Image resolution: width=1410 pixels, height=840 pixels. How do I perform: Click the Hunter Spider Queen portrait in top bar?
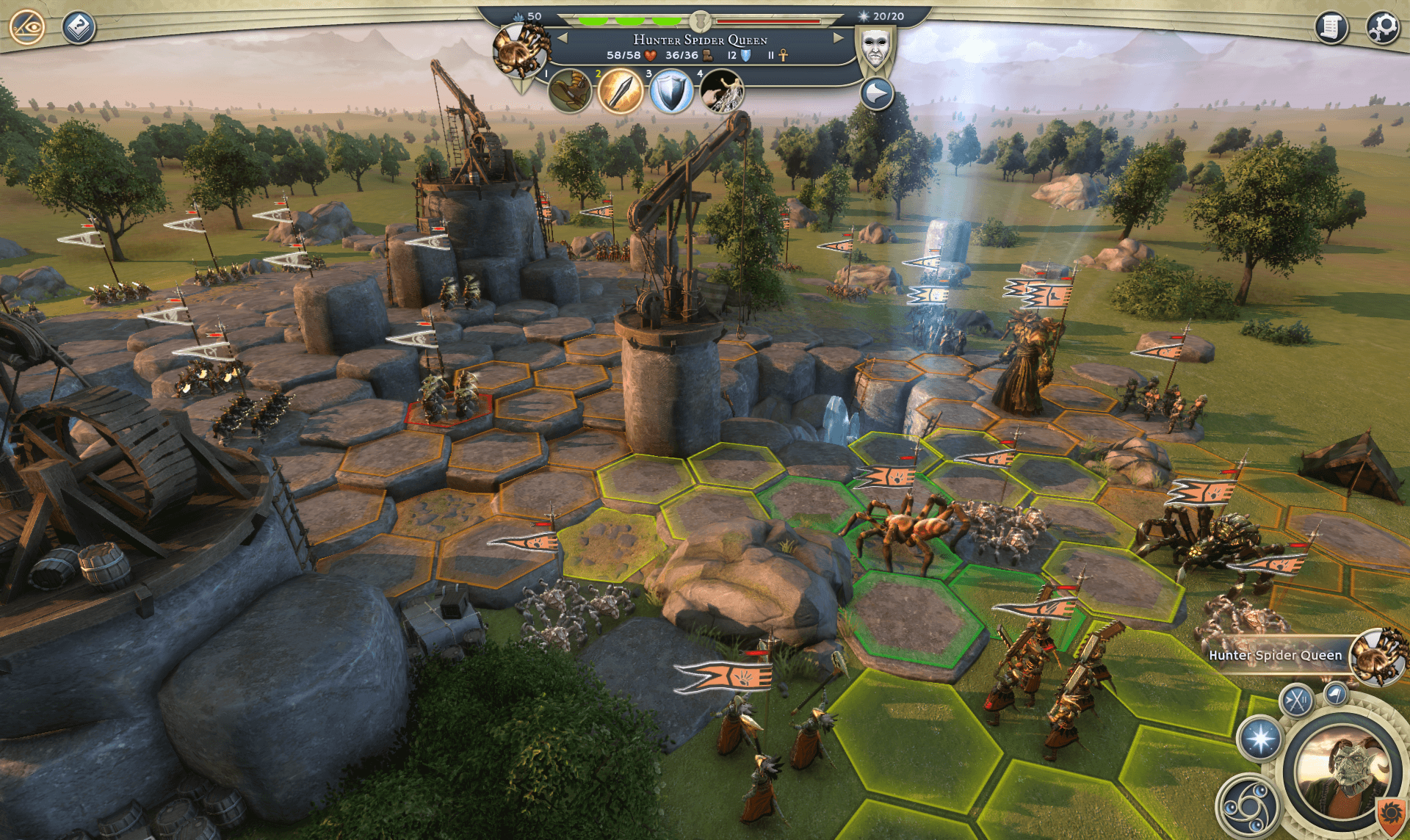[x=520, y=50]
